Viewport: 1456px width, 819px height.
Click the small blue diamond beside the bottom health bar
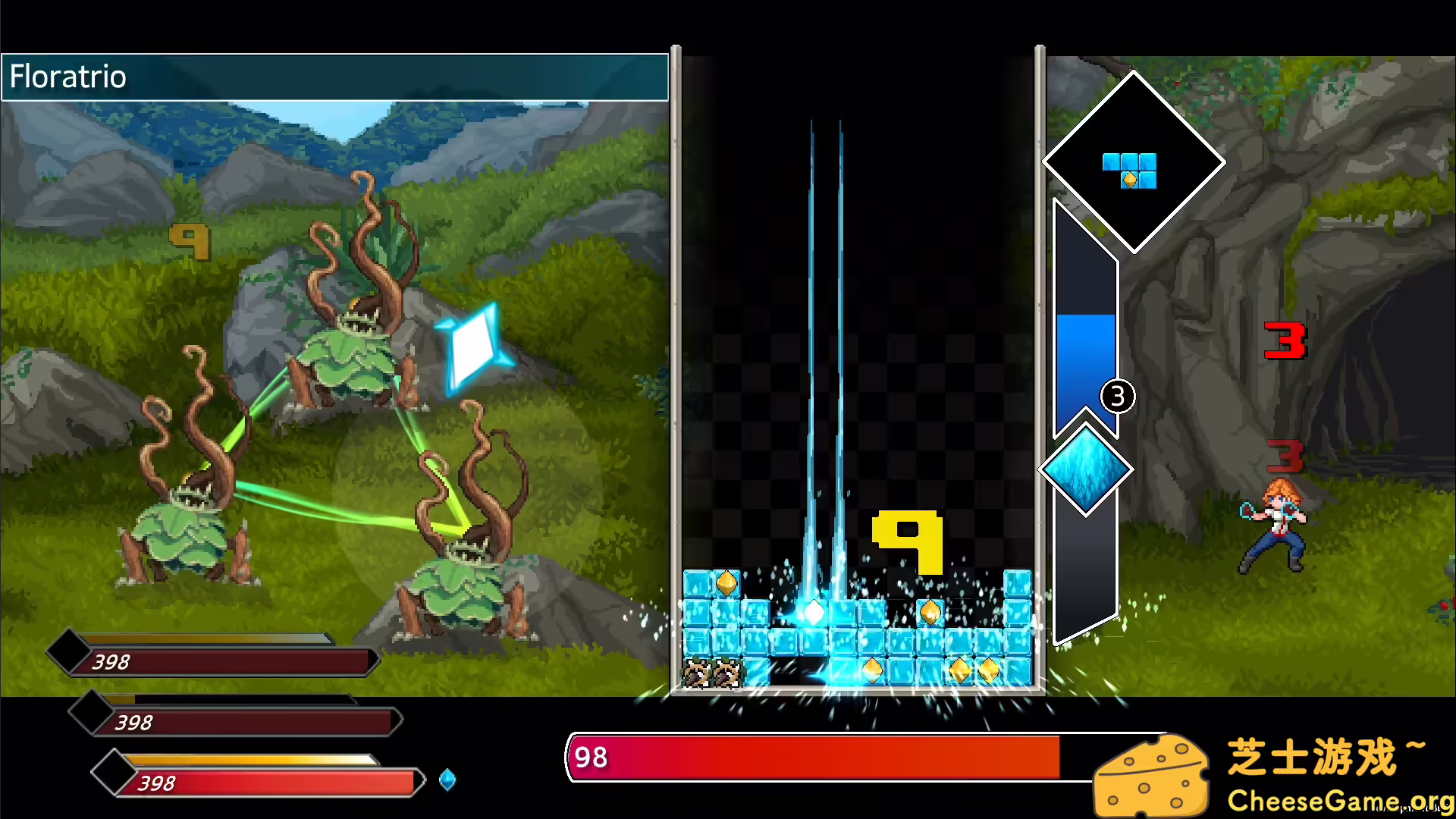tap(447, 781)
